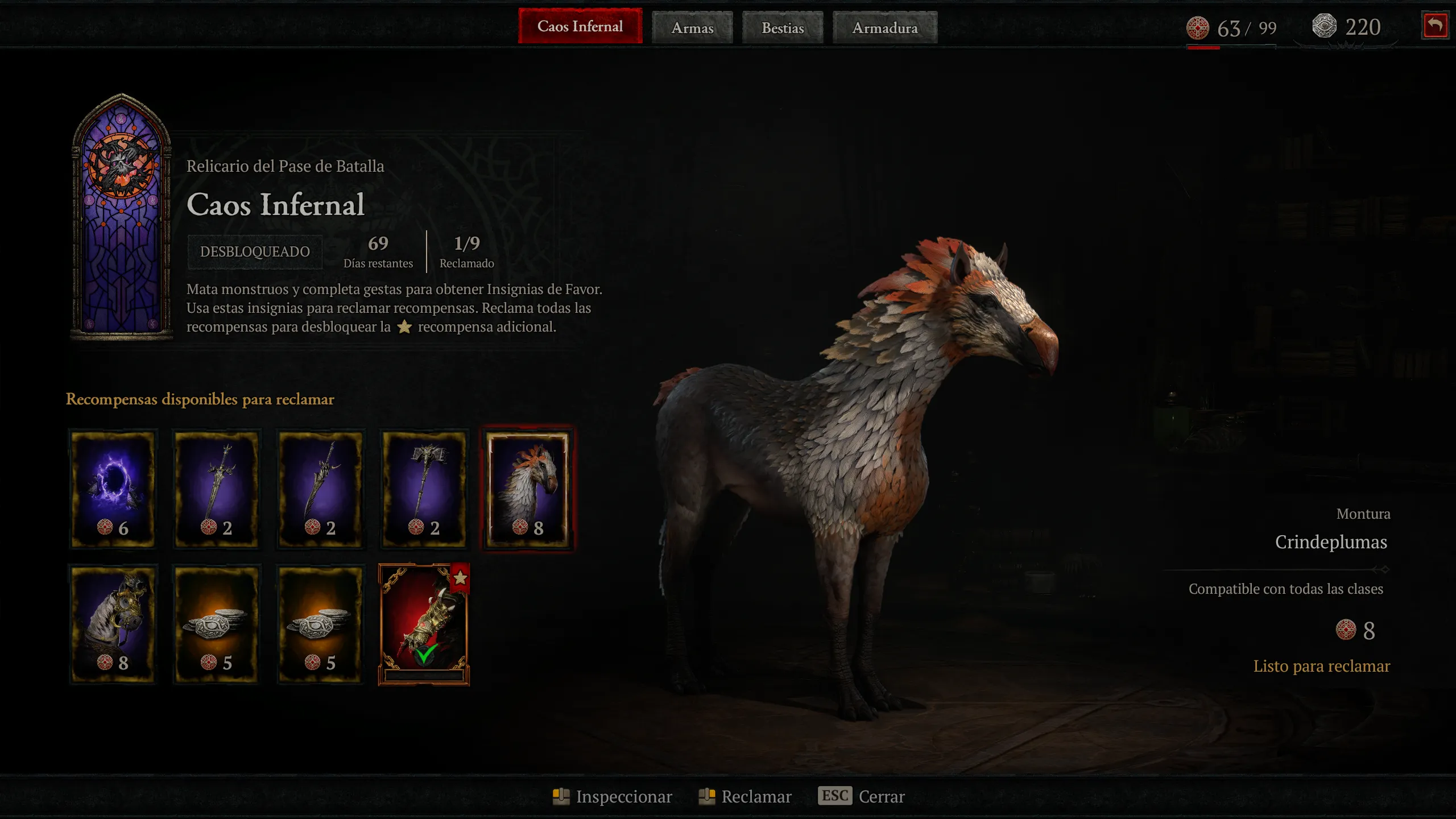Viewport: 1456px width, 819px height.
Task: Click Reclamar to claim the reward
Action: pyautogui.click(x=745, y=796)
